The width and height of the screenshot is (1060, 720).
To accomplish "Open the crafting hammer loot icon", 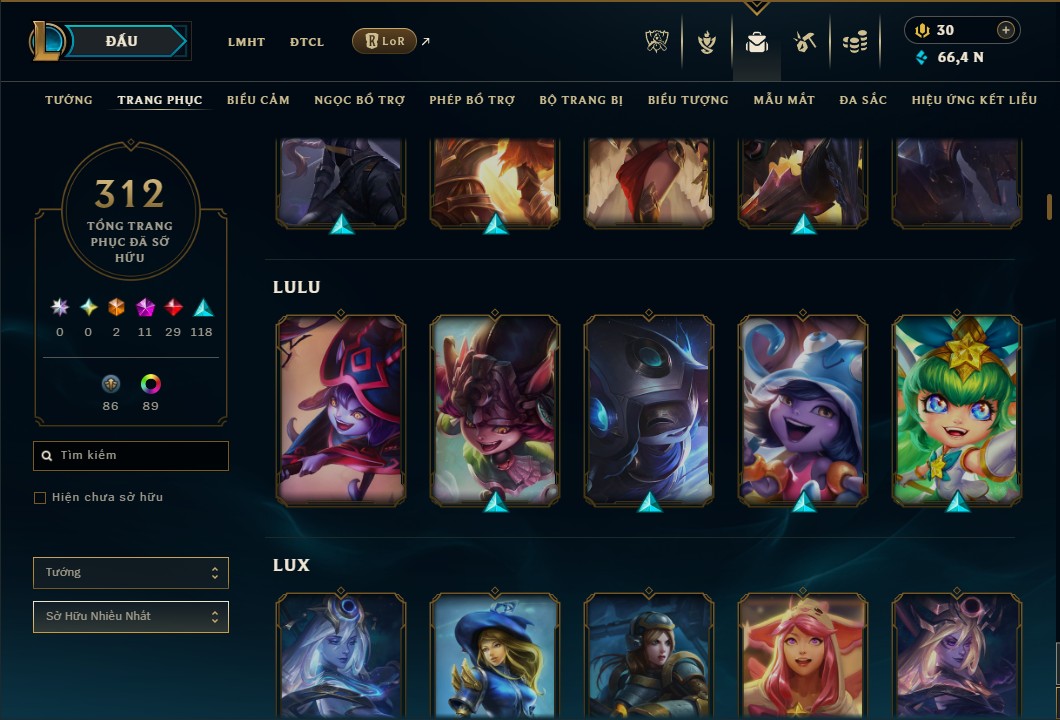I will tap(805, 42).
